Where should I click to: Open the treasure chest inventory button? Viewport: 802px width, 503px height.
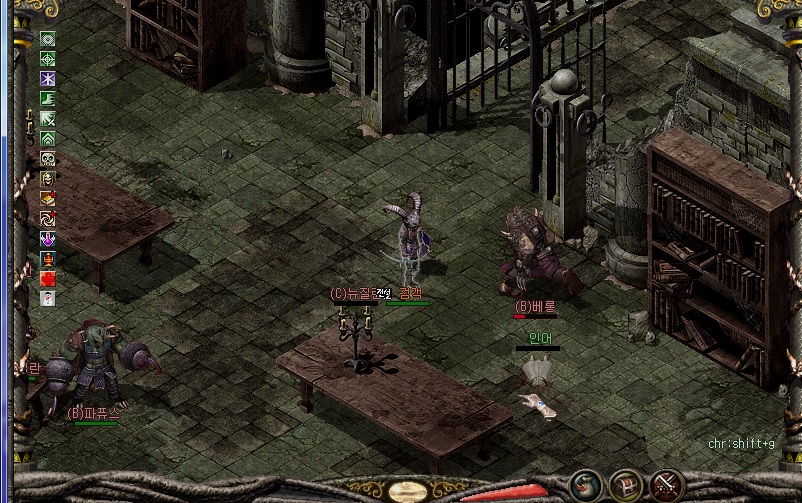[x=626, y=485]
